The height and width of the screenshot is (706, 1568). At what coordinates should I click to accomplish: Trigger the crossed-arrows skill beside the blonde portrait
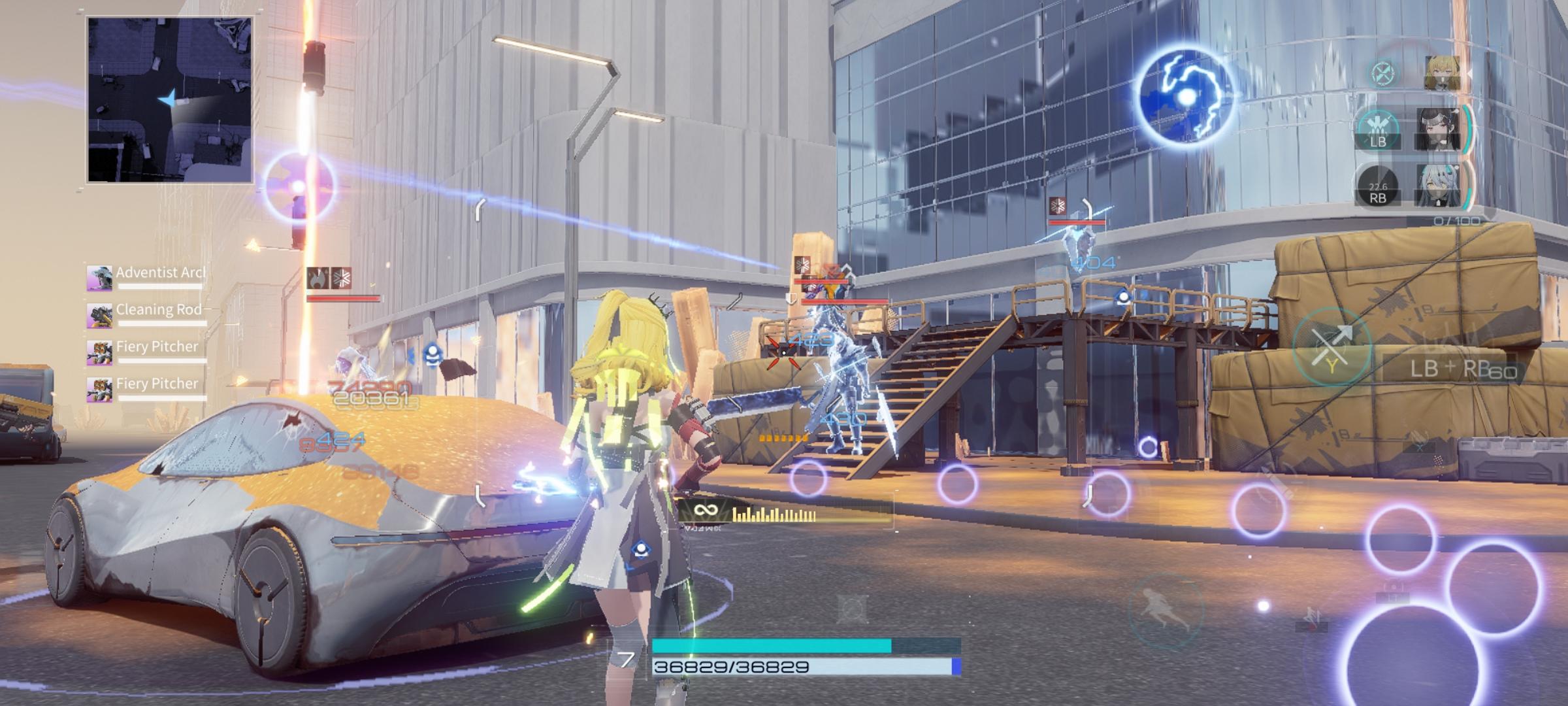1383,73
